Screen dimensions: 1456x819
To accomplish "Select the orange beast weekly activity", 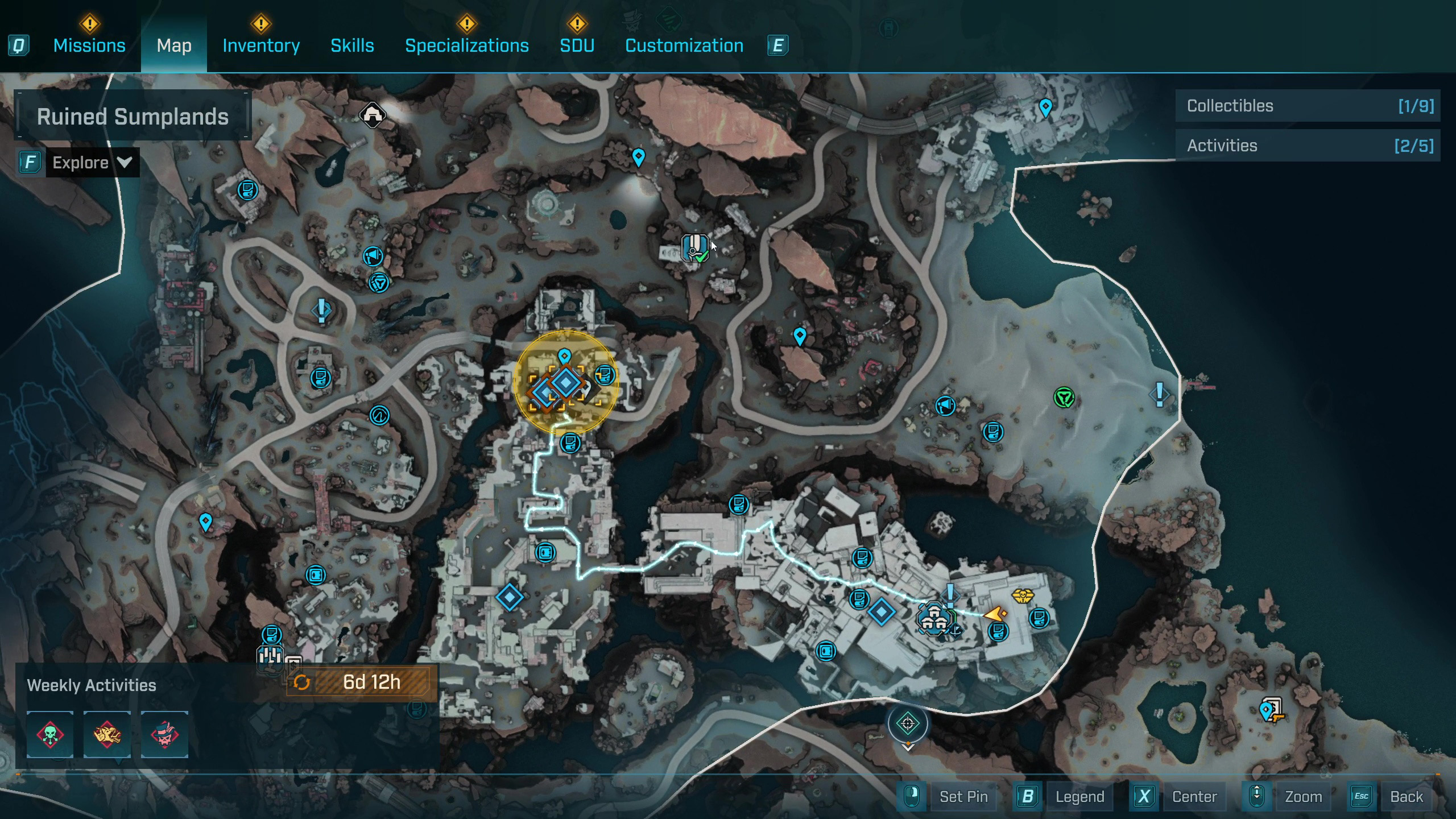I will click(107, 734).
